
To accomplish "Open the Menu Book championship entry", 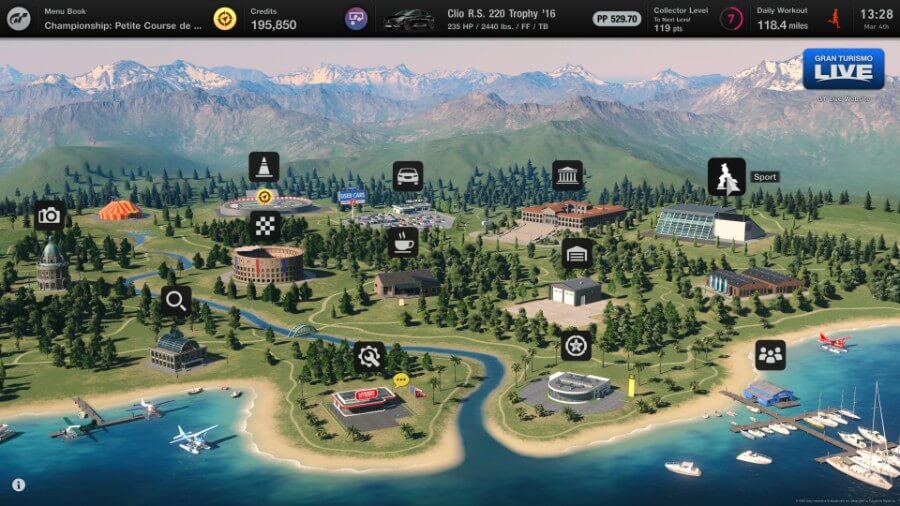I will 122,19.
